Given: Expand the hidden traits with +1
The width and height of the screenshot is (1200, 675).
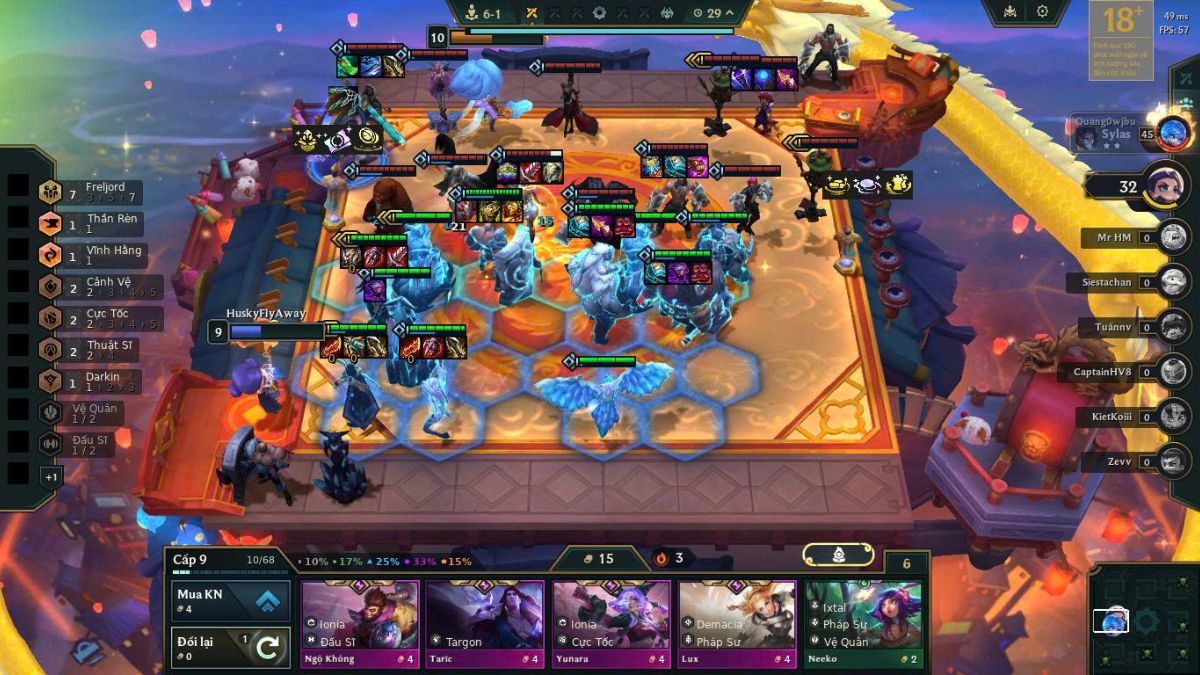Looking at the screenshot, I should 50,477.
